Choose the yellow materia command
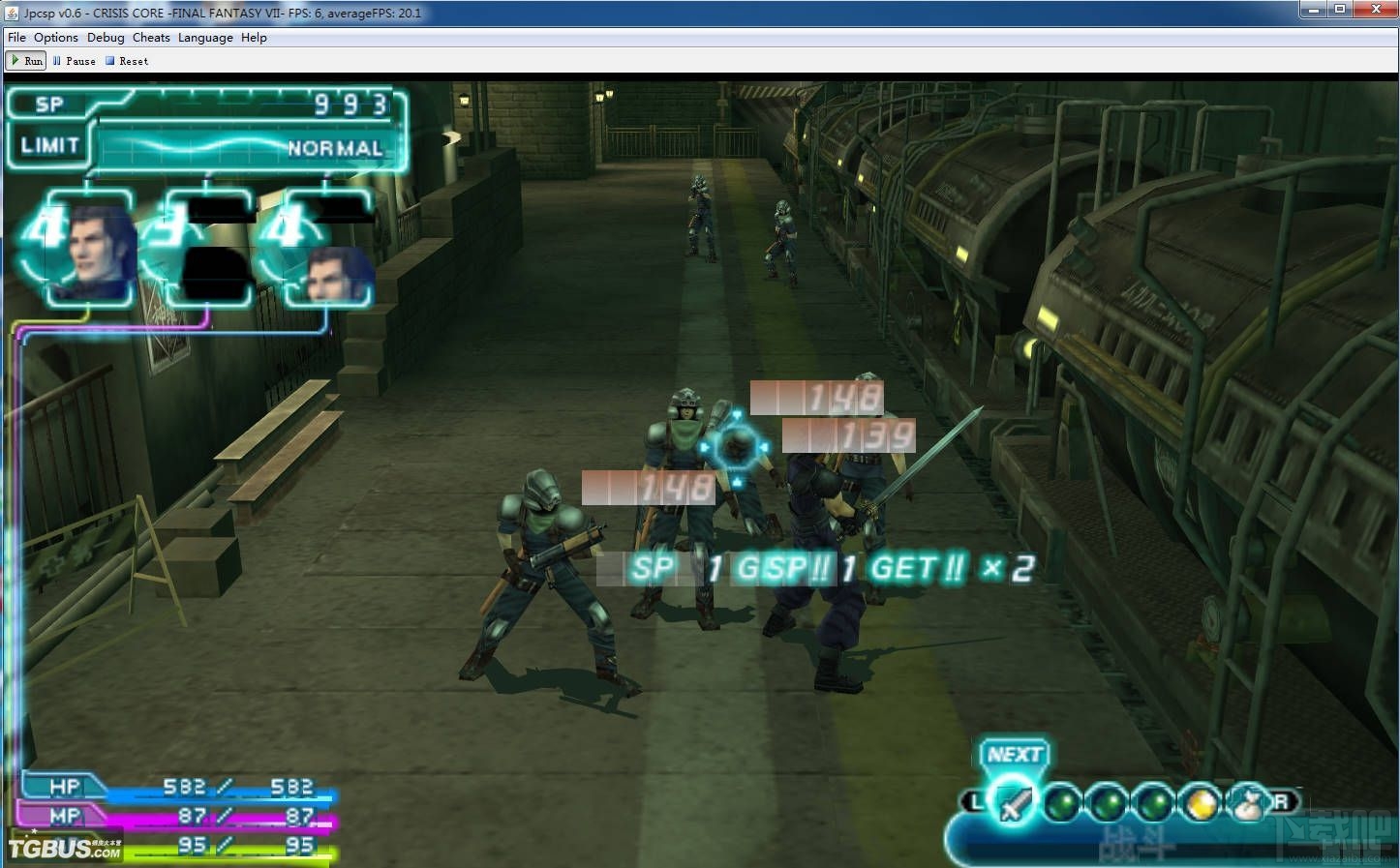 click(1201, 803)
